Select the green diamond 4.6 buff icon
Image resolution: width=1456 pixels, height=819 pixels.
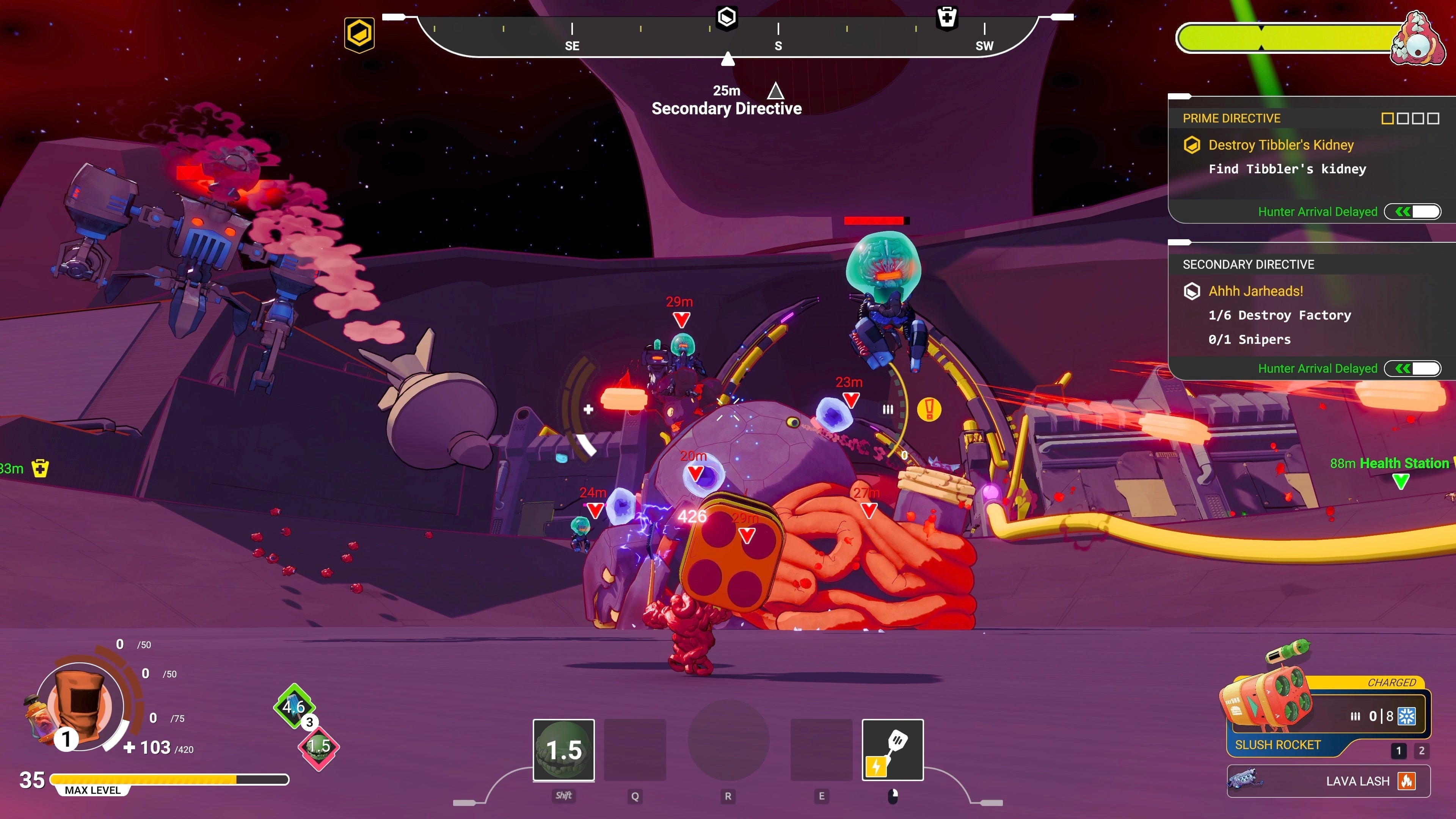[x=294, y=706]
